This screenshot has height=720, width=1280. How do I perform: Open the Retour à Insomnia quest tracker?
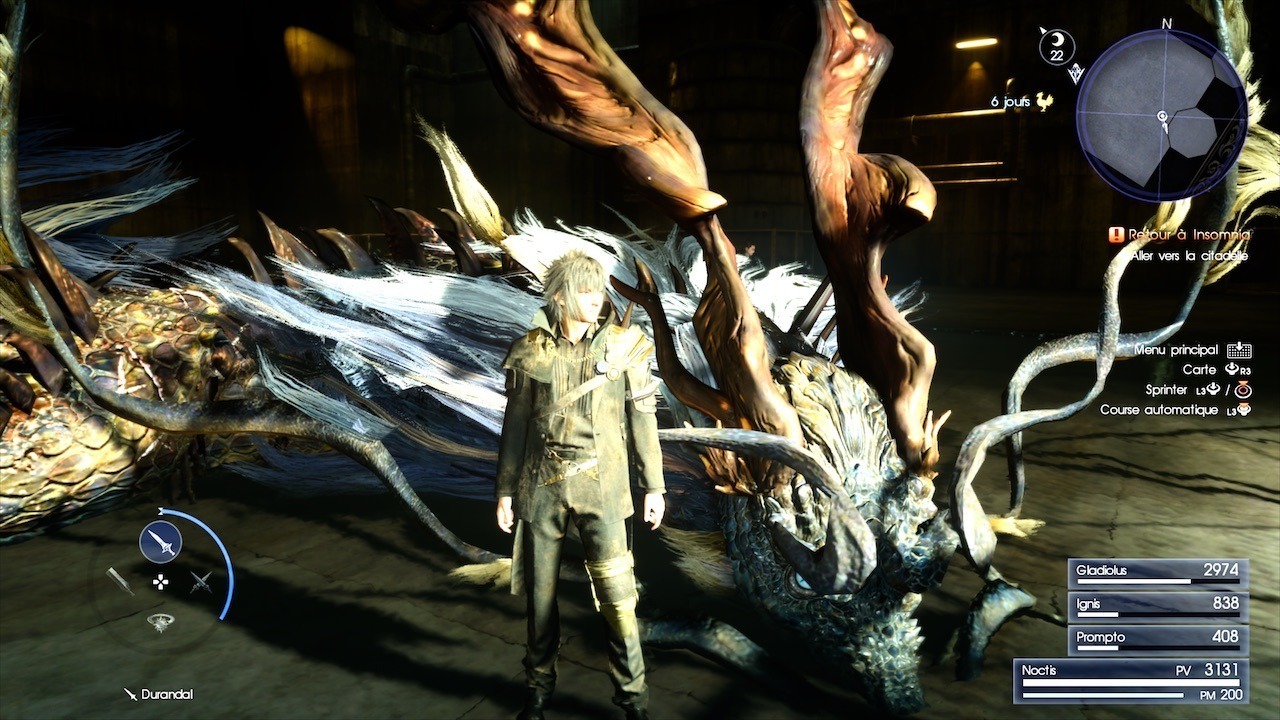1180,235
